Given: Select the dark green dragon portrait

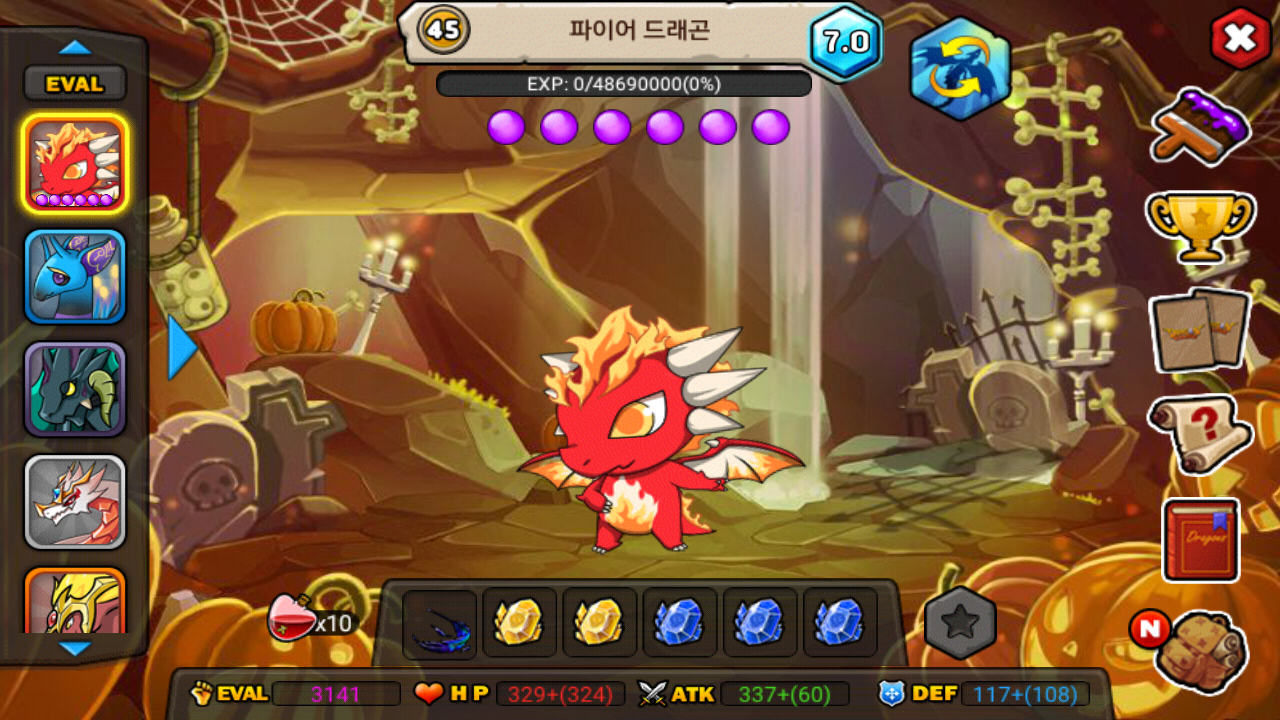Looking at the screenshot, I should [75, 390].
